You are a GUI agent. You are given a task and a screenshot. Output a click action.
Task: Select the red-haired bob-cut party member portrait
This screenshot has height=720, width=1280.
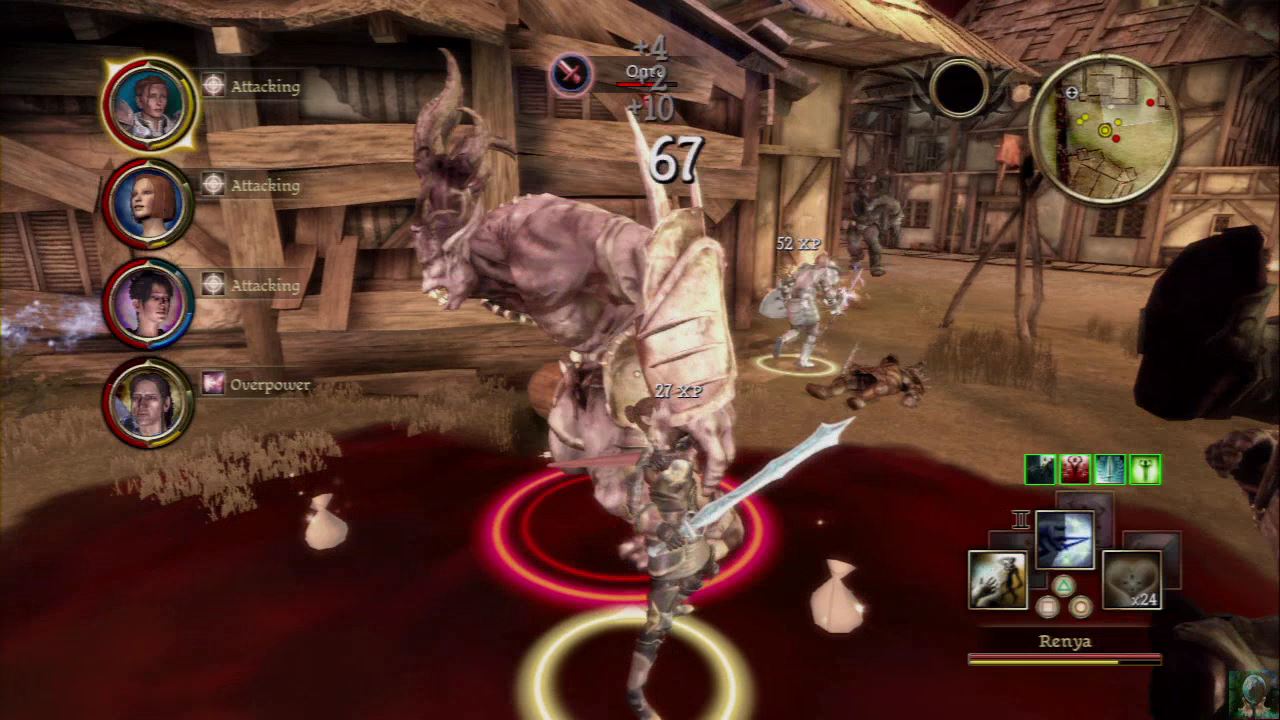(150, 204)
